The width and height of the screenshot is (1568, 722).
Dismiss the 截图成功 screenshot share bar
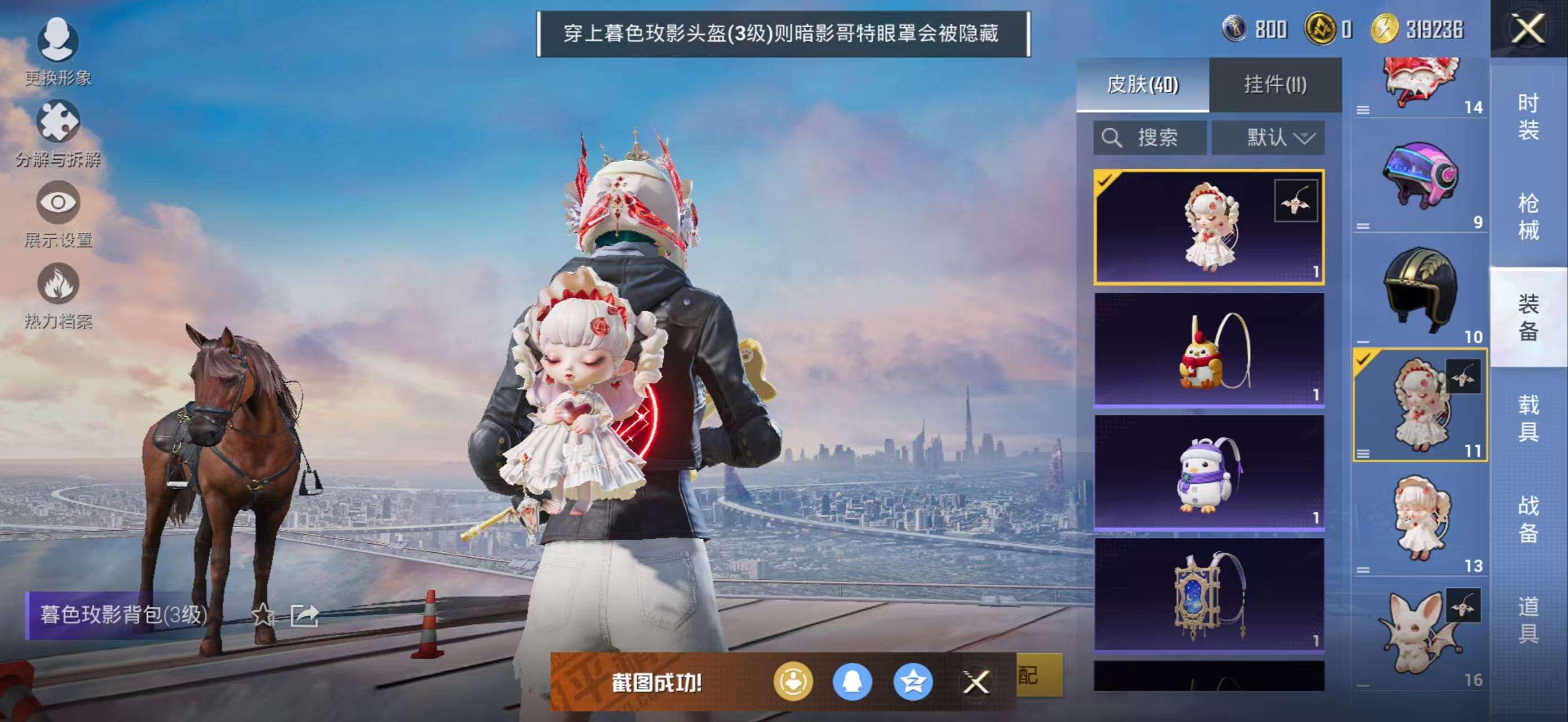[x=976, y=682]
